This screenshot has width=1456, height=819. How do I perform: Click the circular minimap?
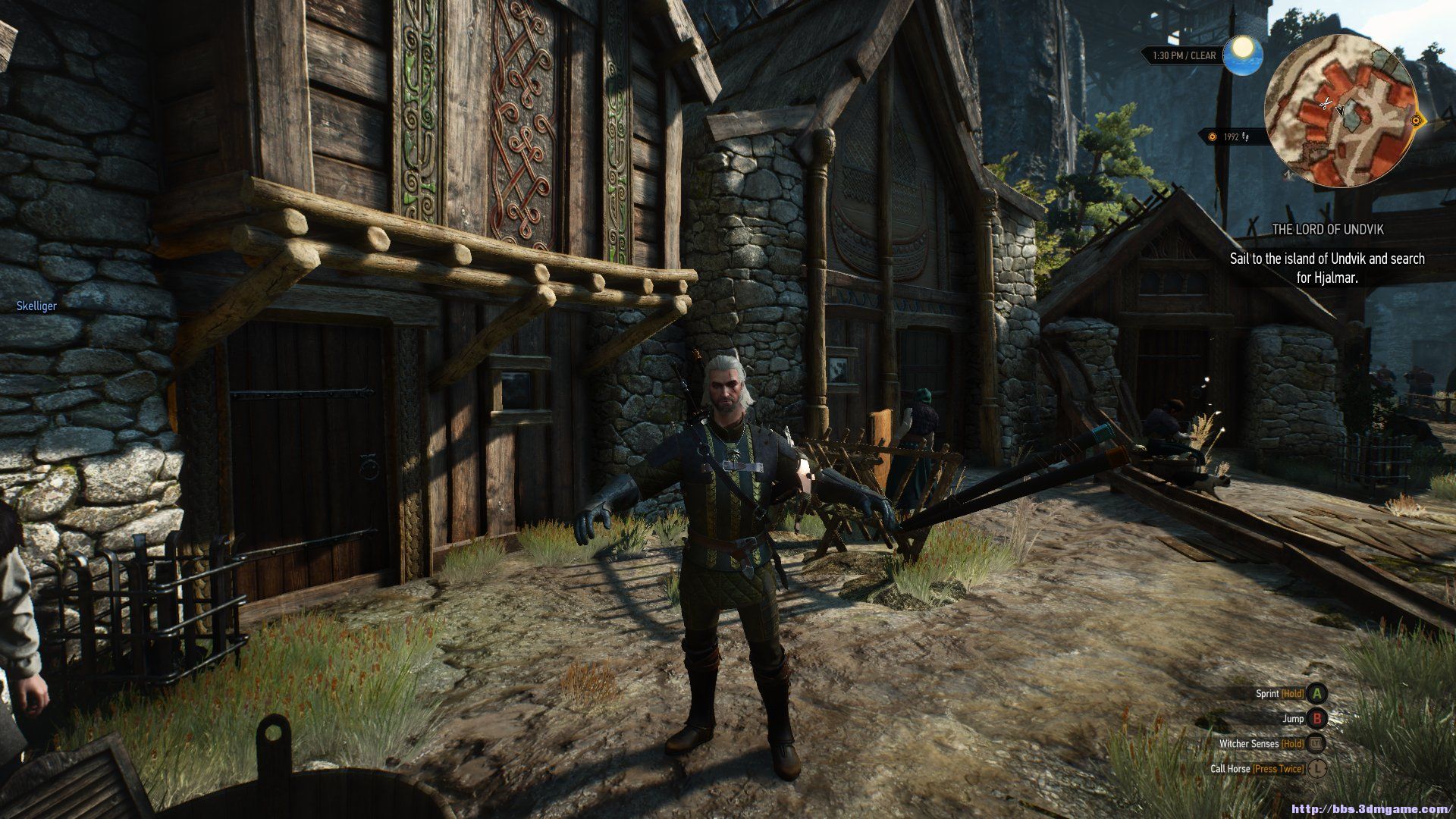(x=1341, y=111)
